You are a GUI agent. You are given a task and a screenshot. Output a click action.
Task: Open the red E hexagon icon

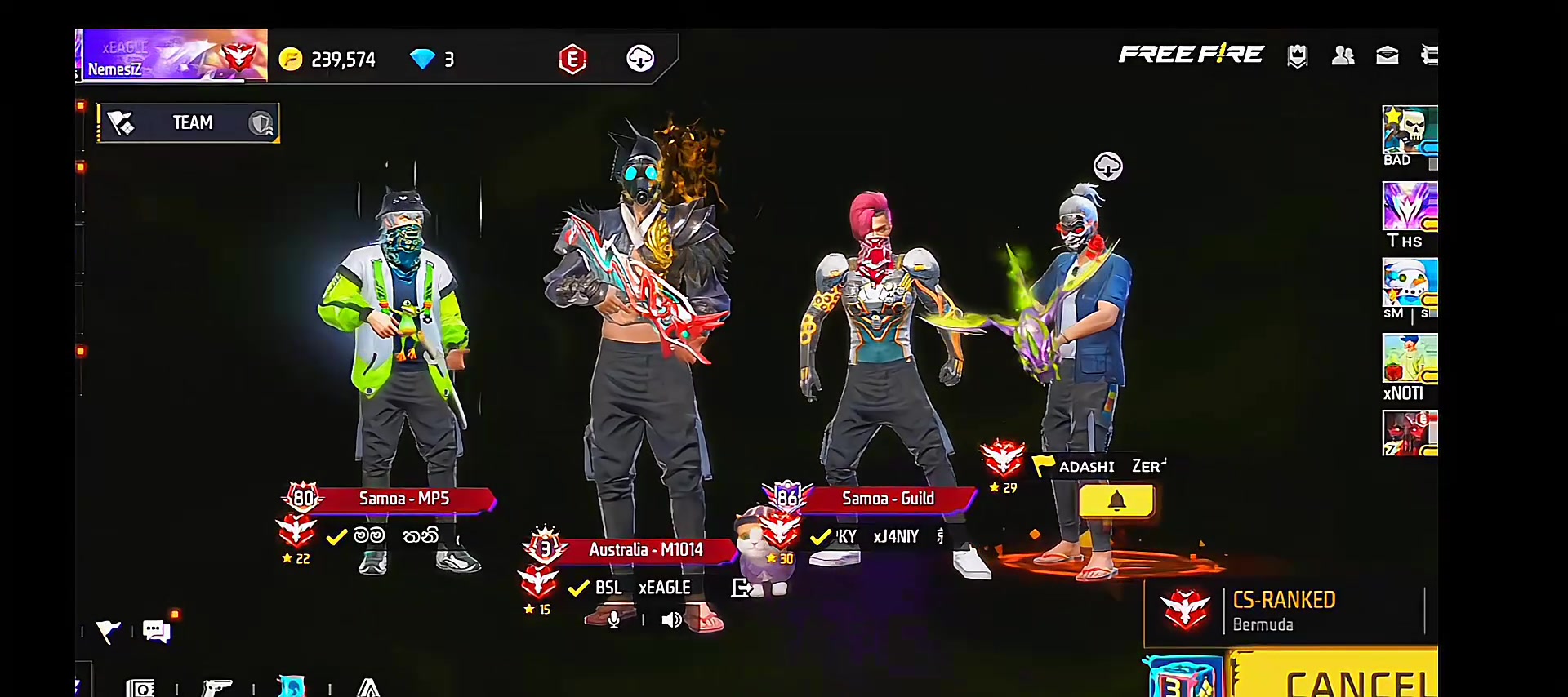572,59
